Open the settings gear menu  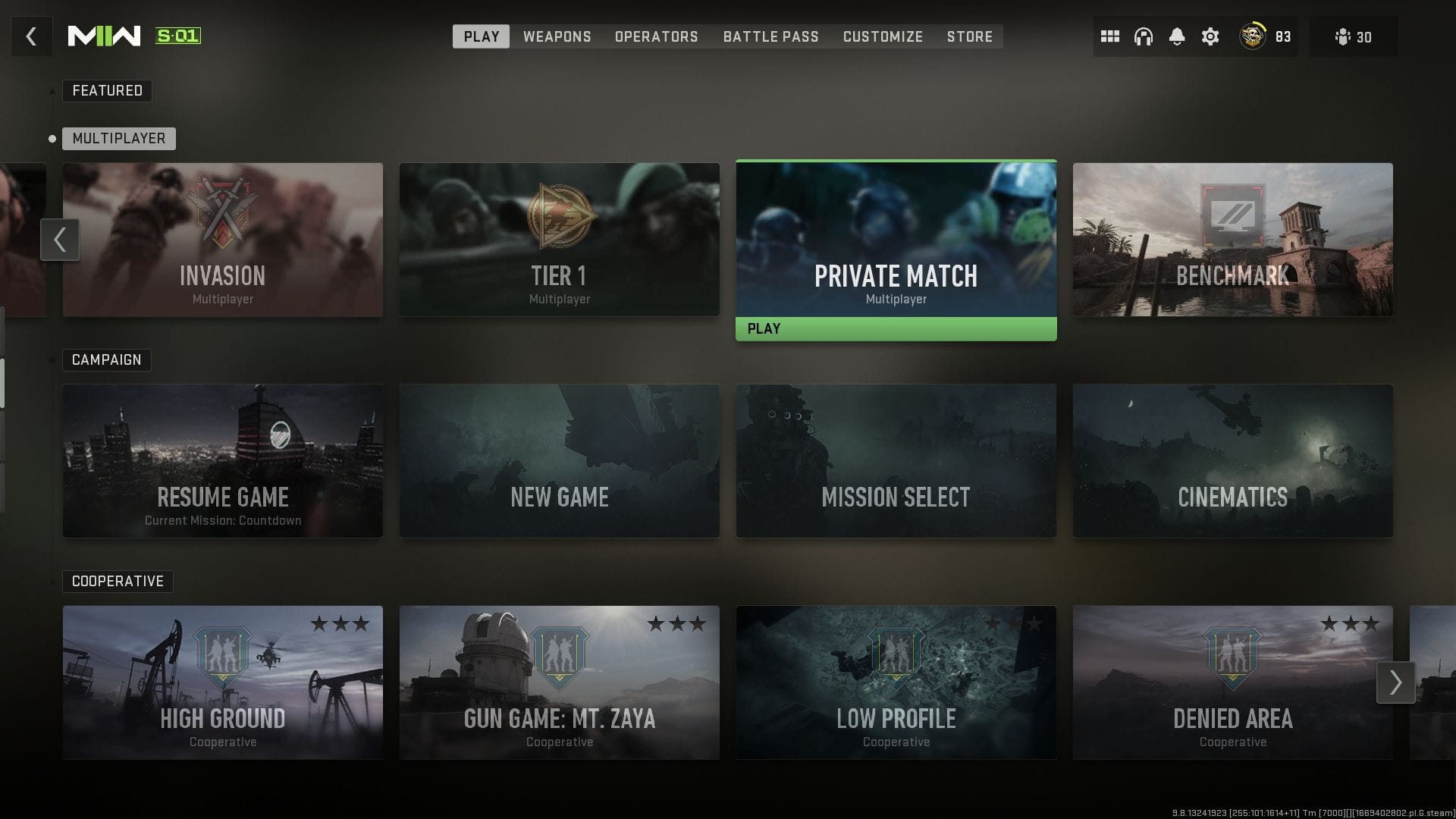[x=1210, y=36]
